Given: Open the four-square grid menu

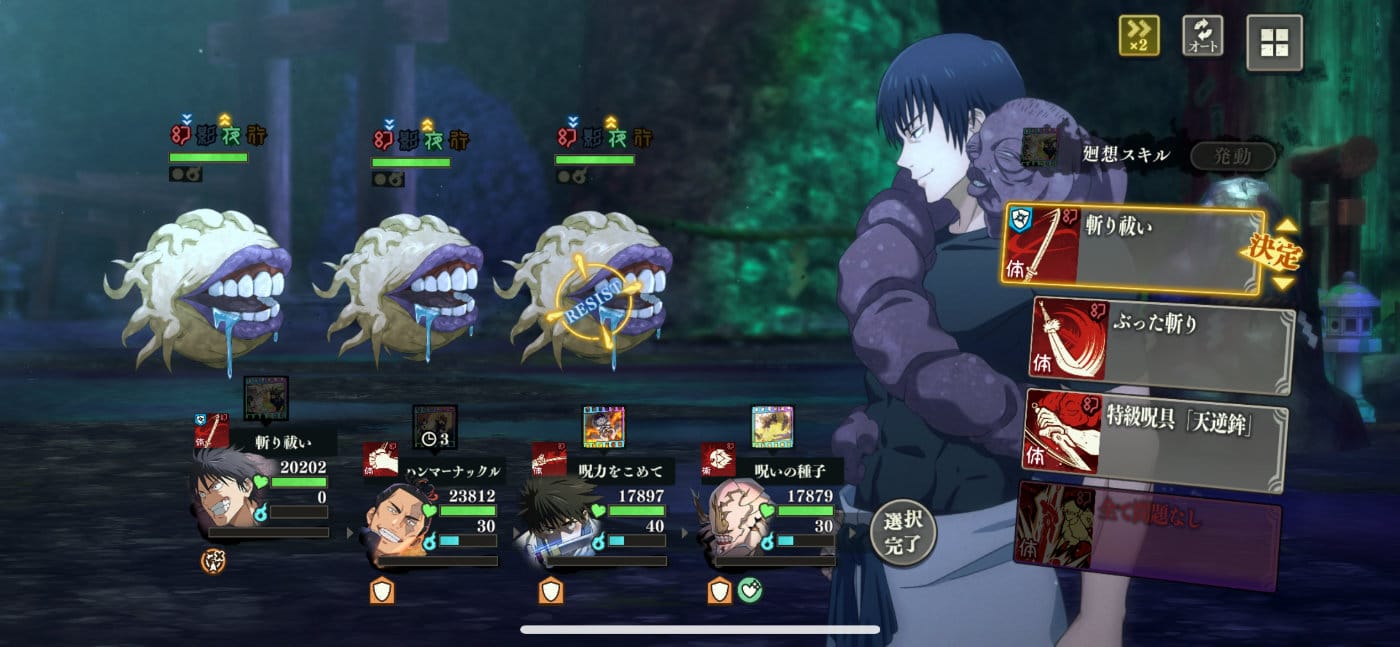Looking at the screenshot, I should click(x=1274, y=43).
